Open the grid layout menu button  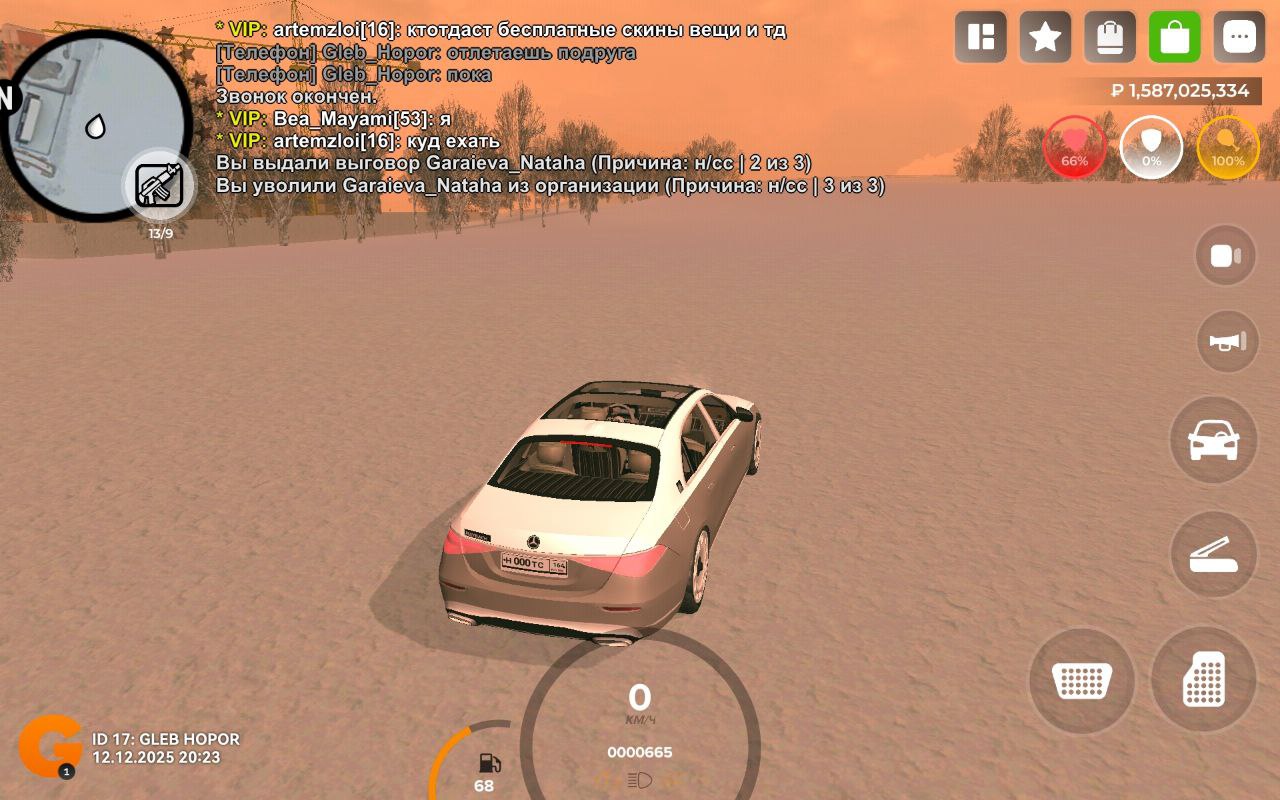[980, 38]
